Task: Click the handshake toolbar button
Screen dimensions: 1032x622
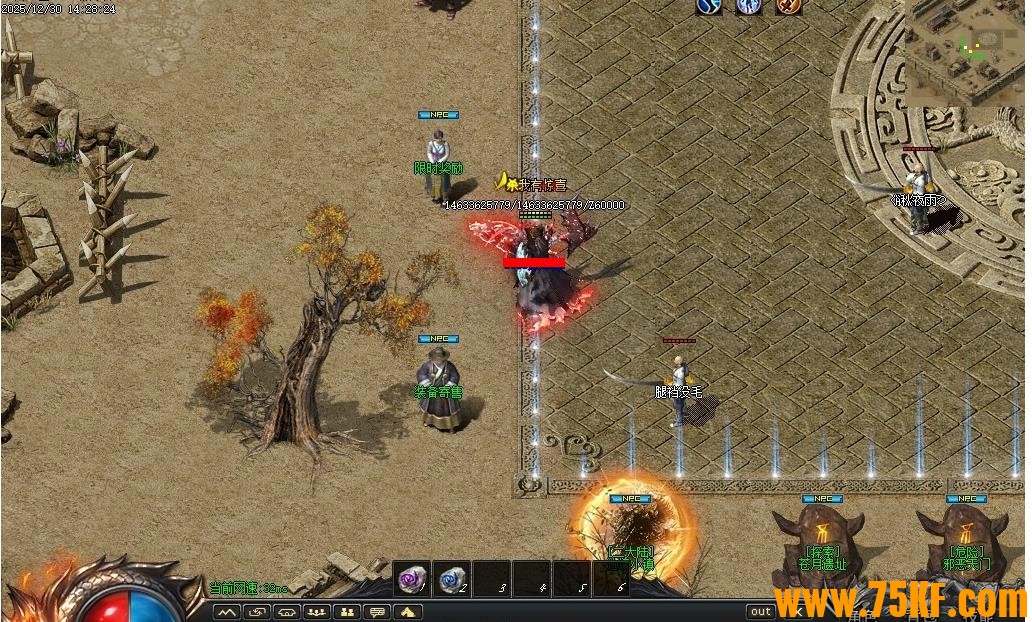Action: [287, 611]
